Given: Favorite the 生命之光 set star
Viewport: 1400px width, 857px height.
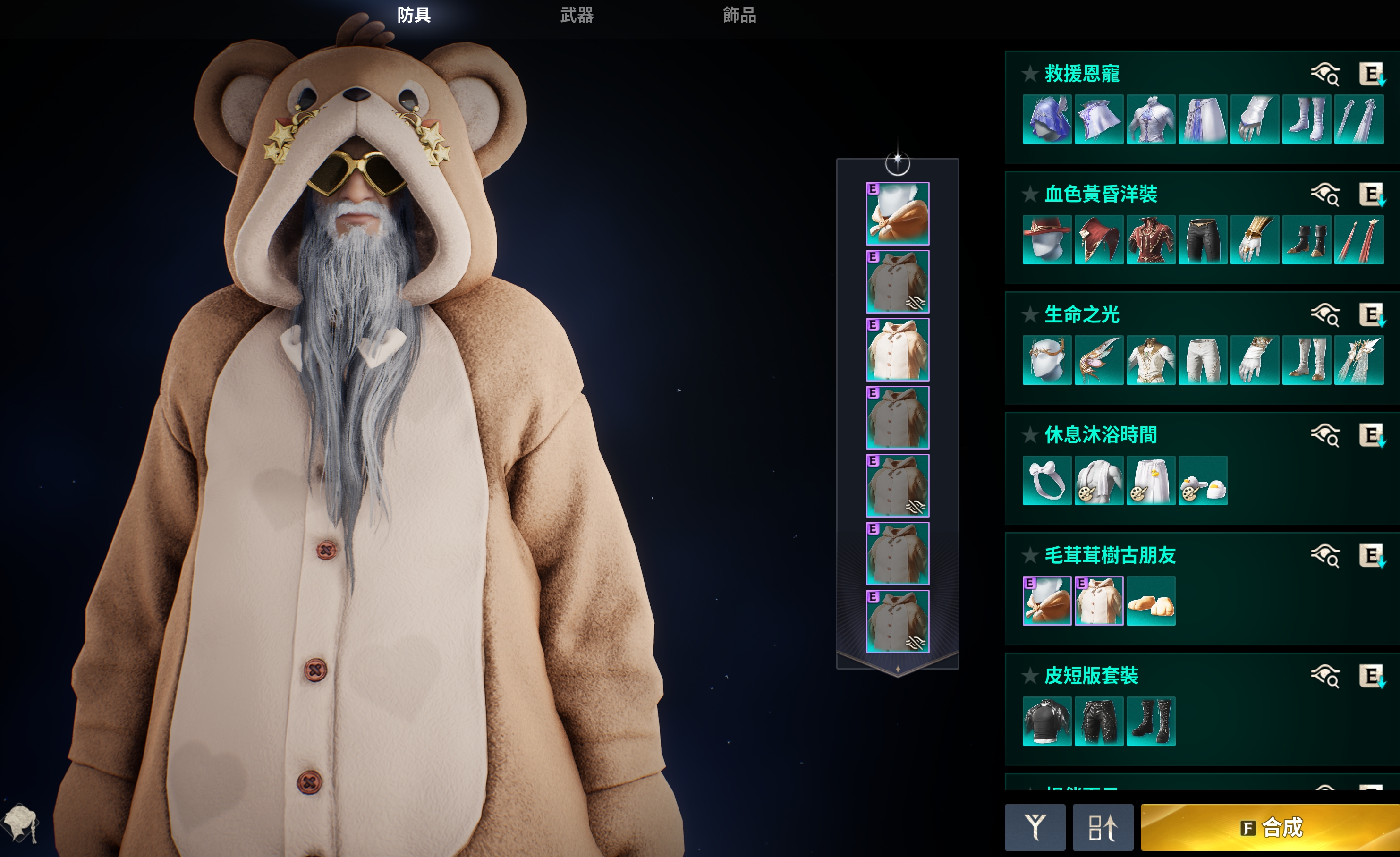Looking at the screenshot, I should click(1029, 315).
